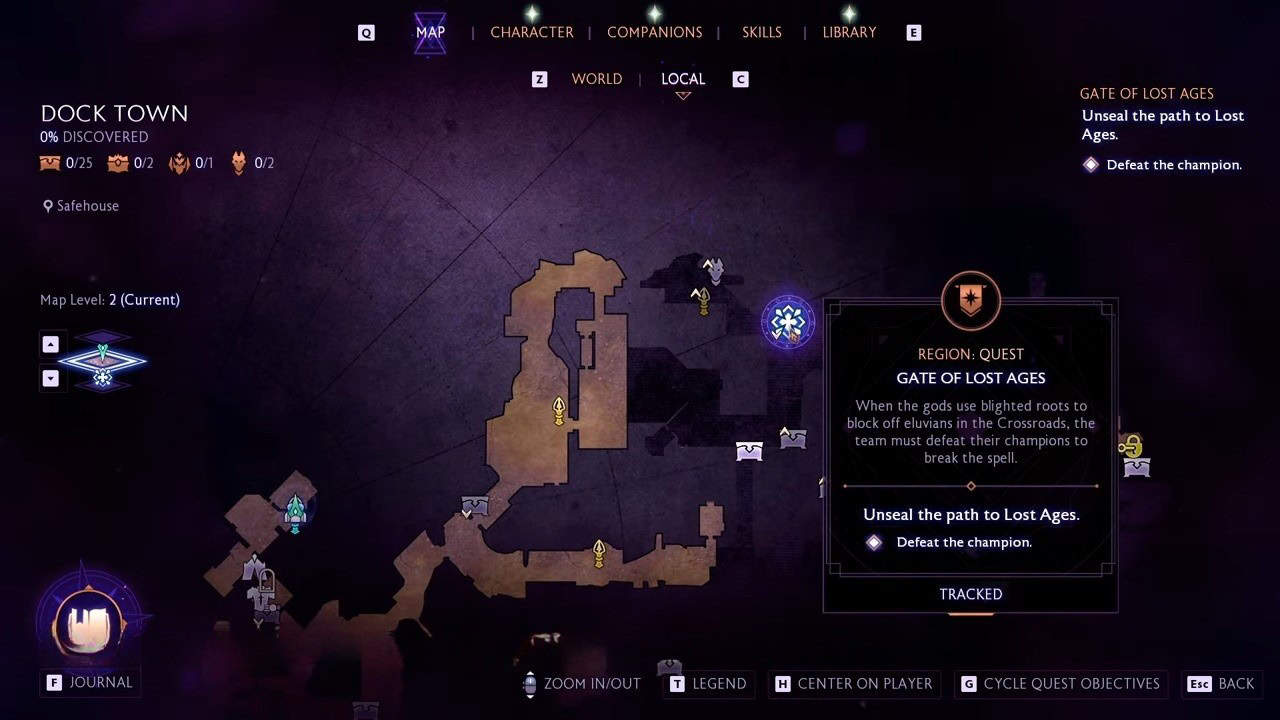The image size is (1280, 720).
Task: Click the golden key map marker
Action: [1131, 445]
